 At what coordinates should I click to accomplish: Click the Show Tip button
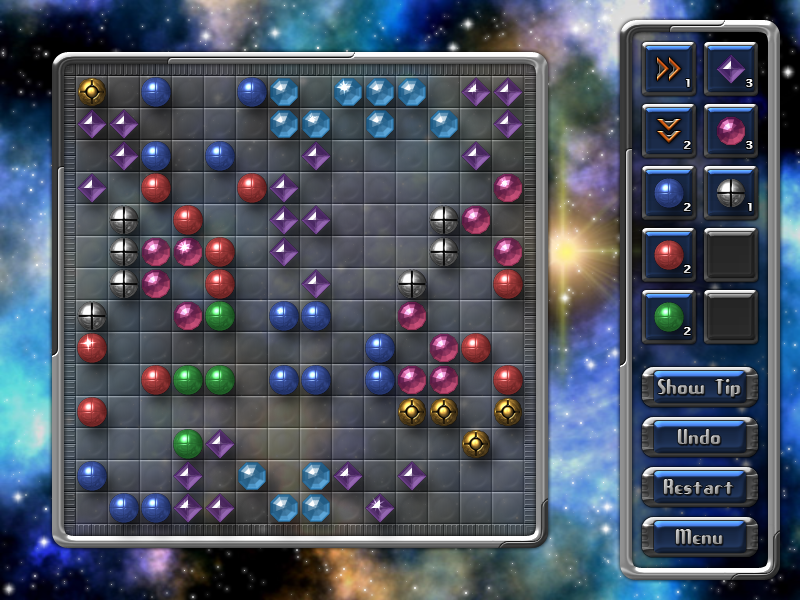(699, 387)
